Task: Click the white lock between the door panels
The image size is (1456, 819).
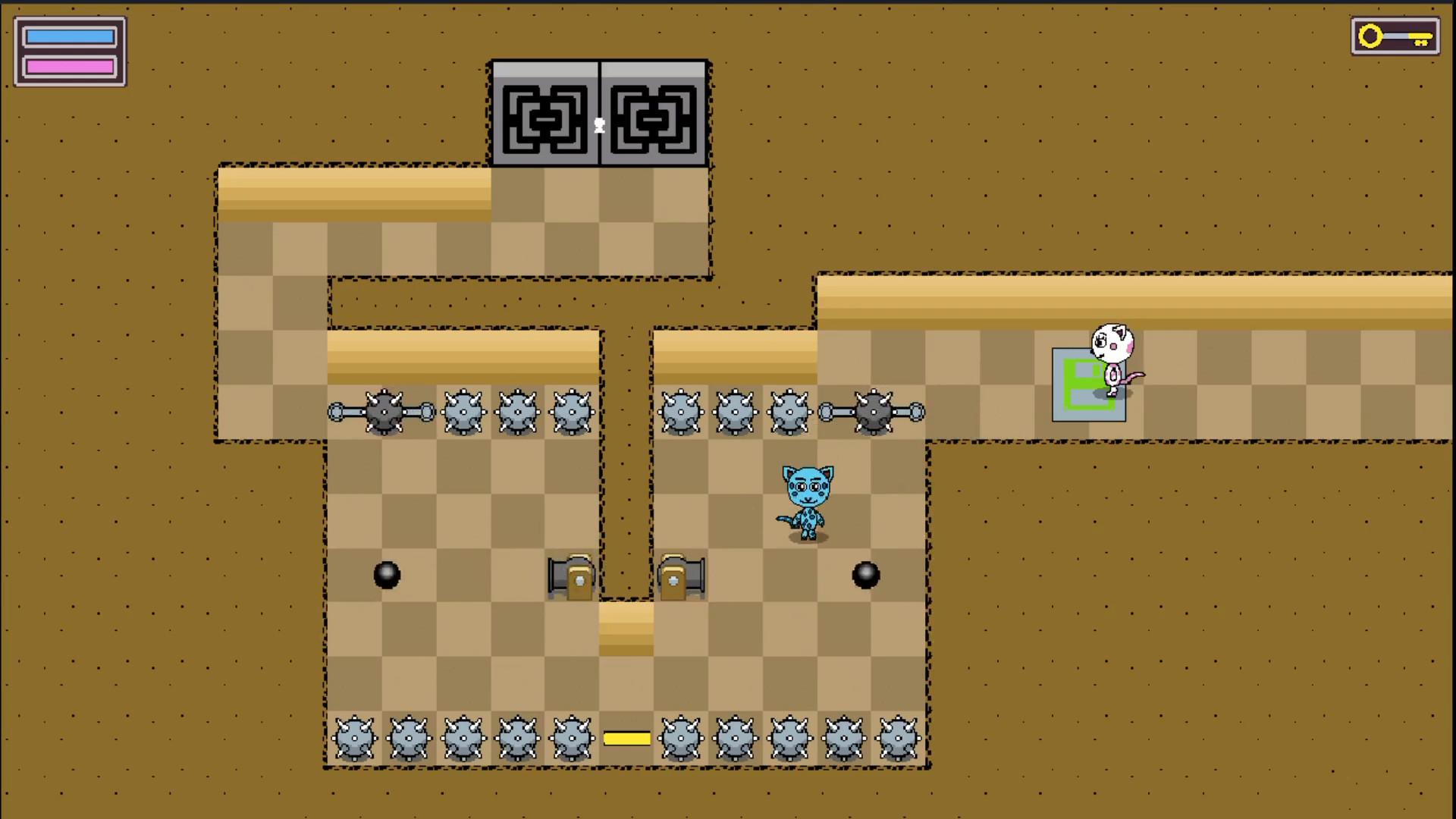Action: 599,126
